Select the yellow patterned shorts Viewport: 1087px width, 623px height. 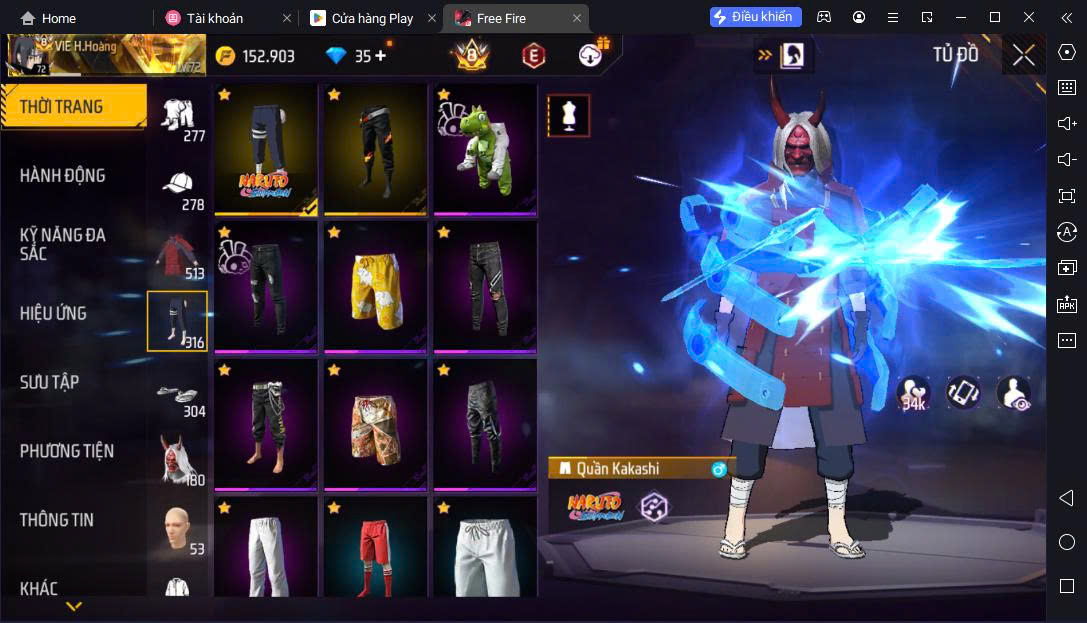pyautogui.click(x=375, y=286)
